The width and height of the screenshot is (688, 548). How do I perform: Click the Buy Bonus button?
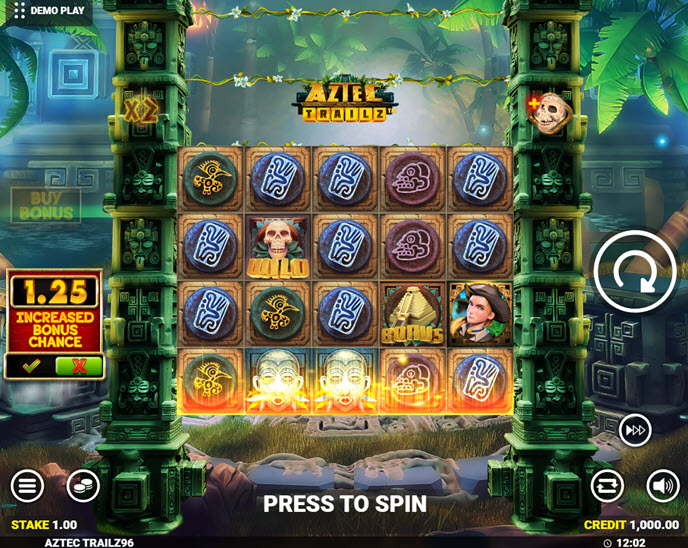pos(46,206)
